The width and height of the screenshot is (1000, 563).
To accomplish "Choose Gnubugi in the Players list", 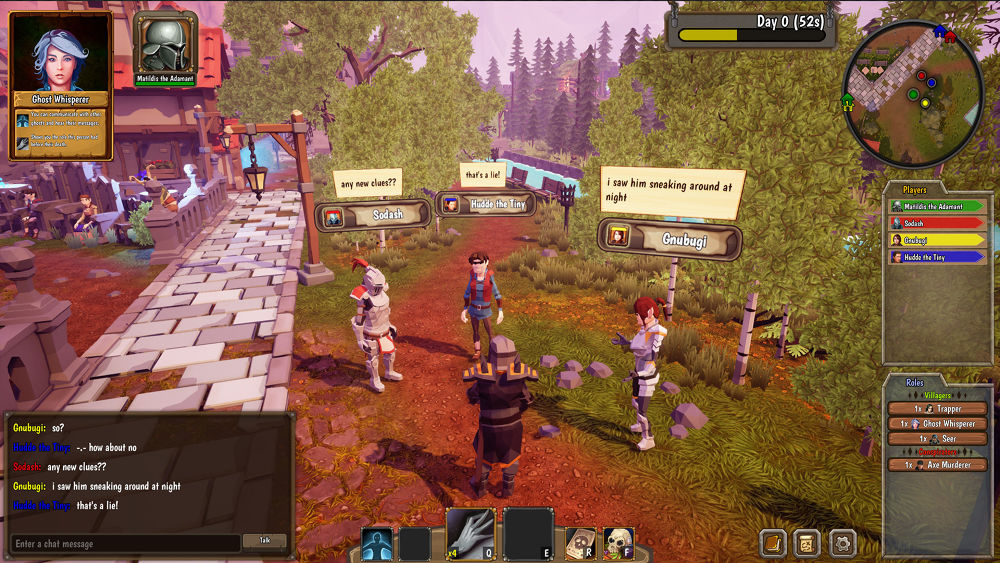I will point(938,240).
